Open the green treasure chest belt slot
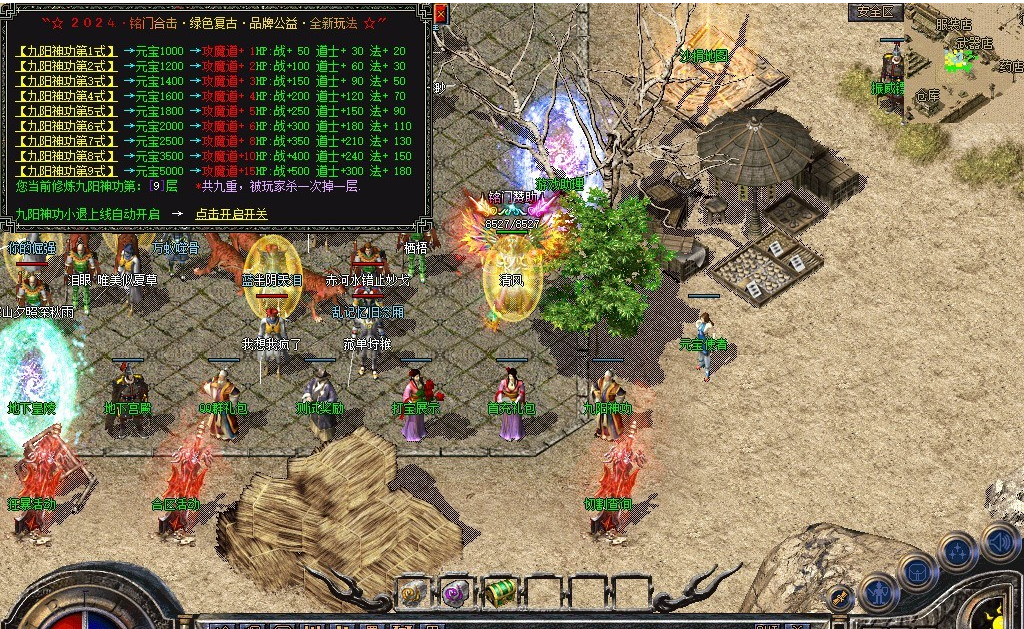The image size is (1024, 629). click(x=499, y=592)
